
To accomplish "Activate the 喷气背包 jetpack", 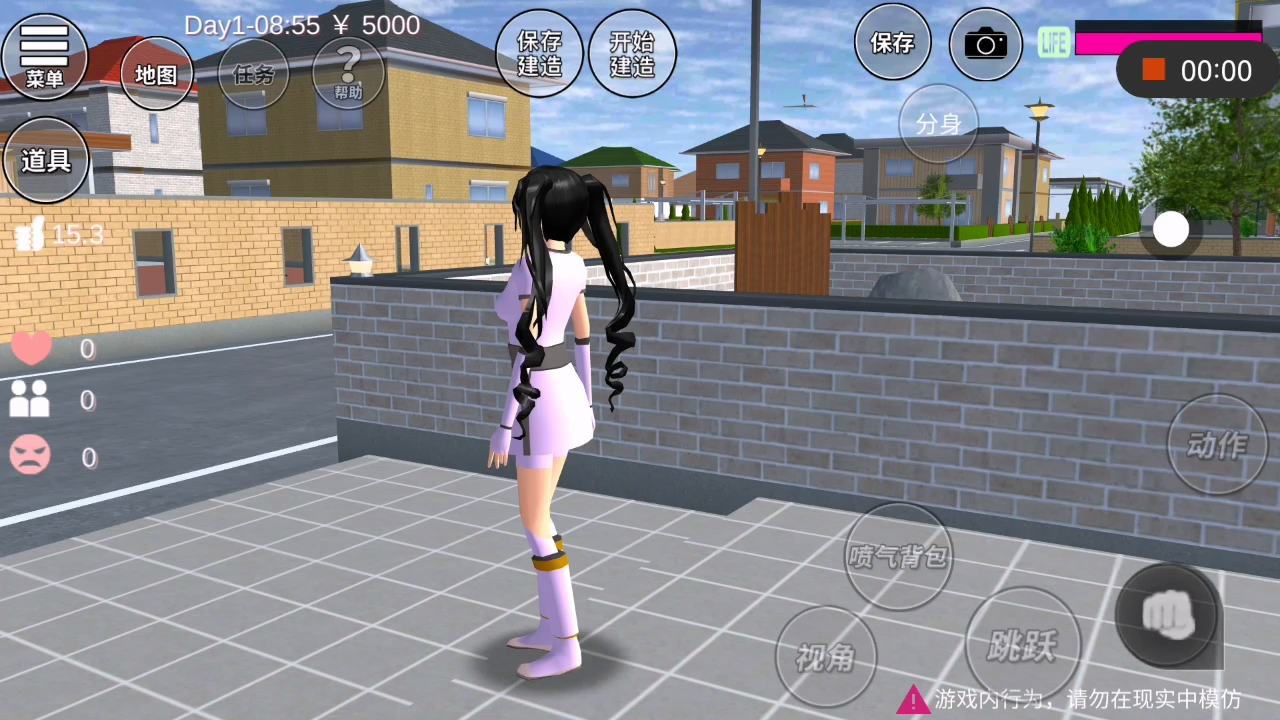I will [898, 556].
